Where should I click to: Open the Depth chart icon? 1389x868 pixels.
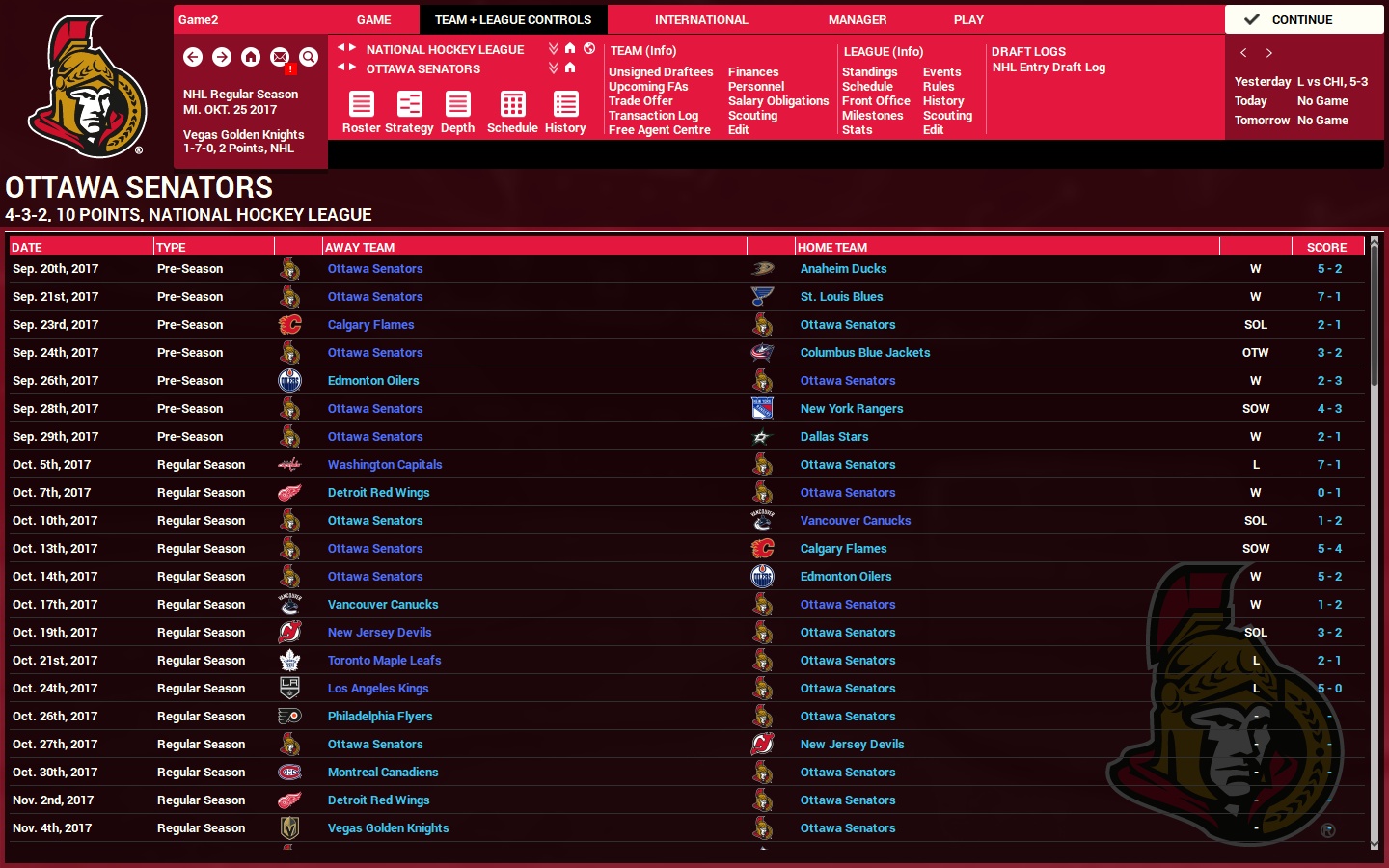click(457, 104)
